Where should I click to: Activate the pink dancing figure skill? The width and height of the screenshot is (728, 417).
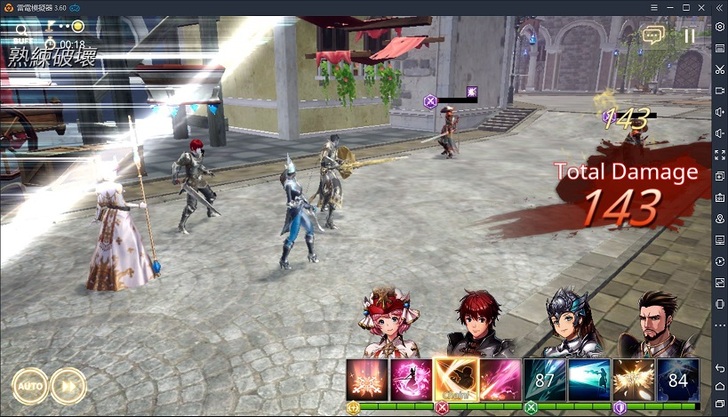pos(410,379)
